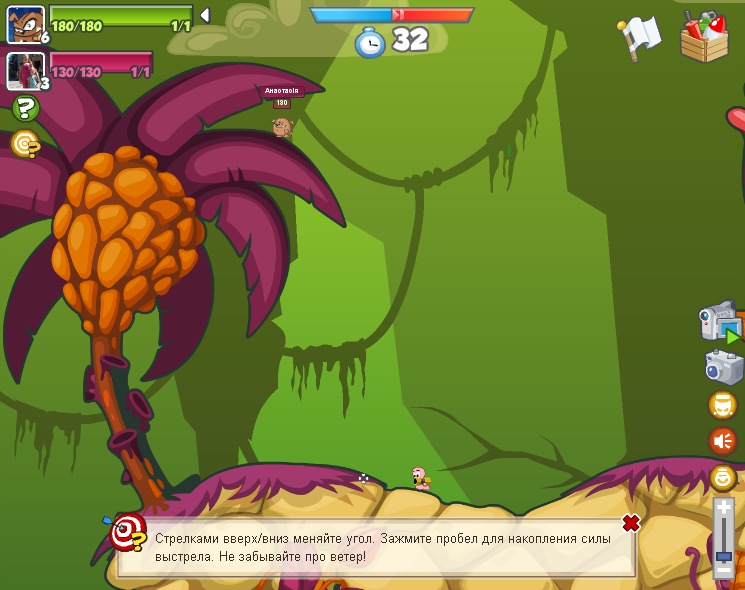This screenshot has height=590, width=745.
Task: Toggle sound with the red speaker button
Action: click(x=722, y=440)
